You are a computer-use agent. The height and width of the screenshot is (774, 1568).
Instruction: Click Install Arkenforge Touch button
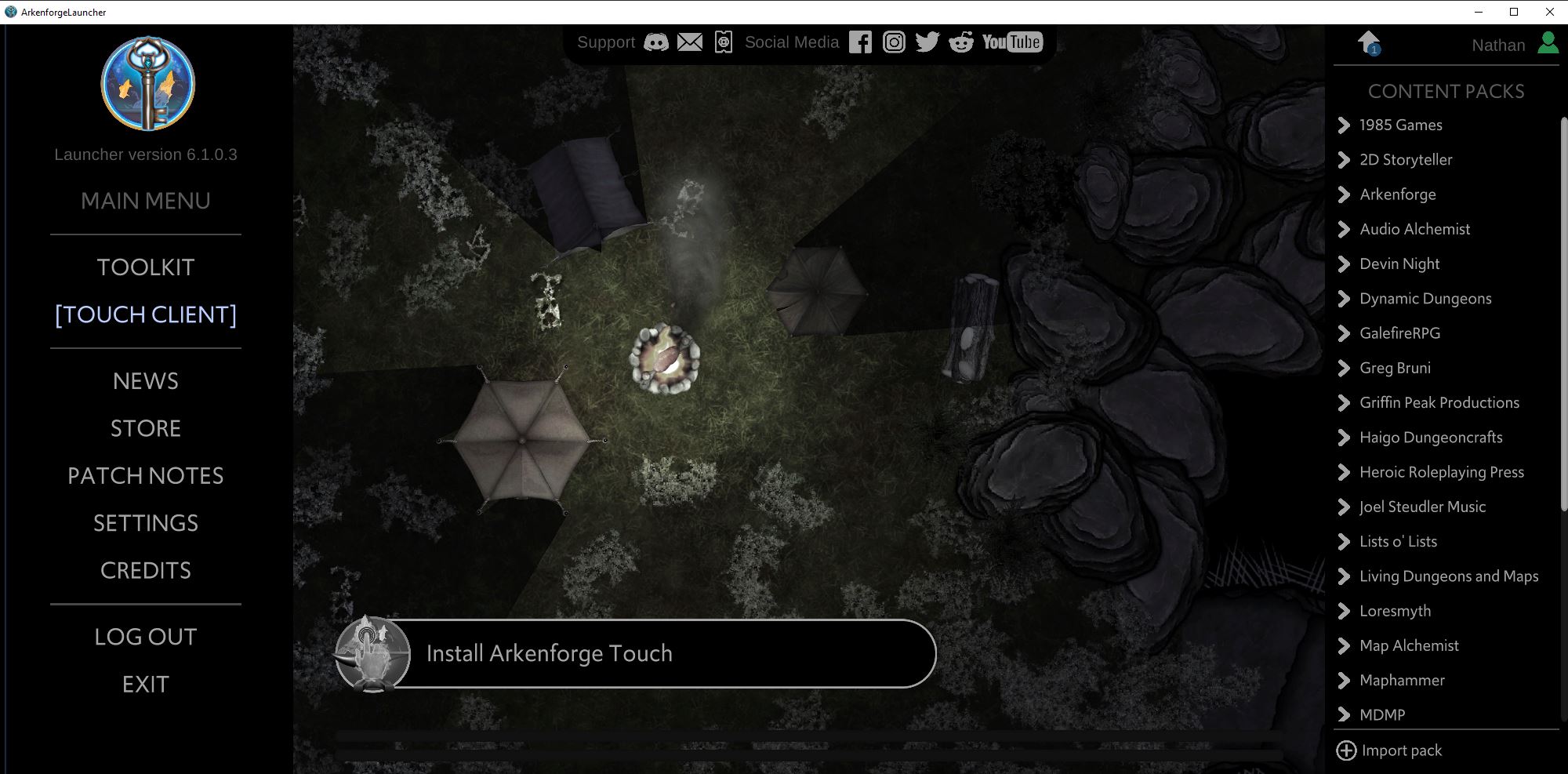(x=635, y=654)
